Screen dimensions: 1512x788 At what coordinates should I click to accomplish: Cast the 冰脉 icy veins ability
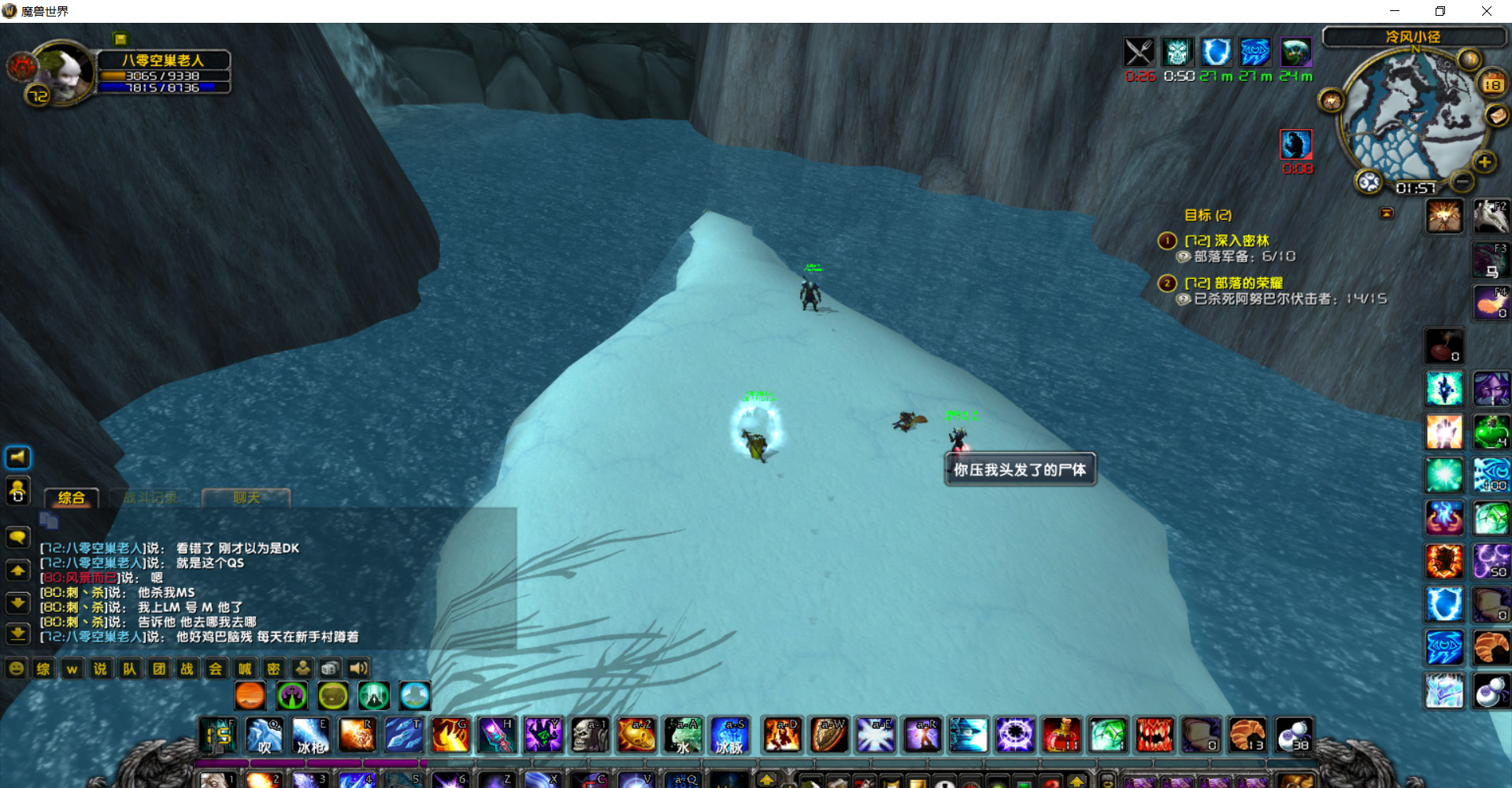click(728, 735)
